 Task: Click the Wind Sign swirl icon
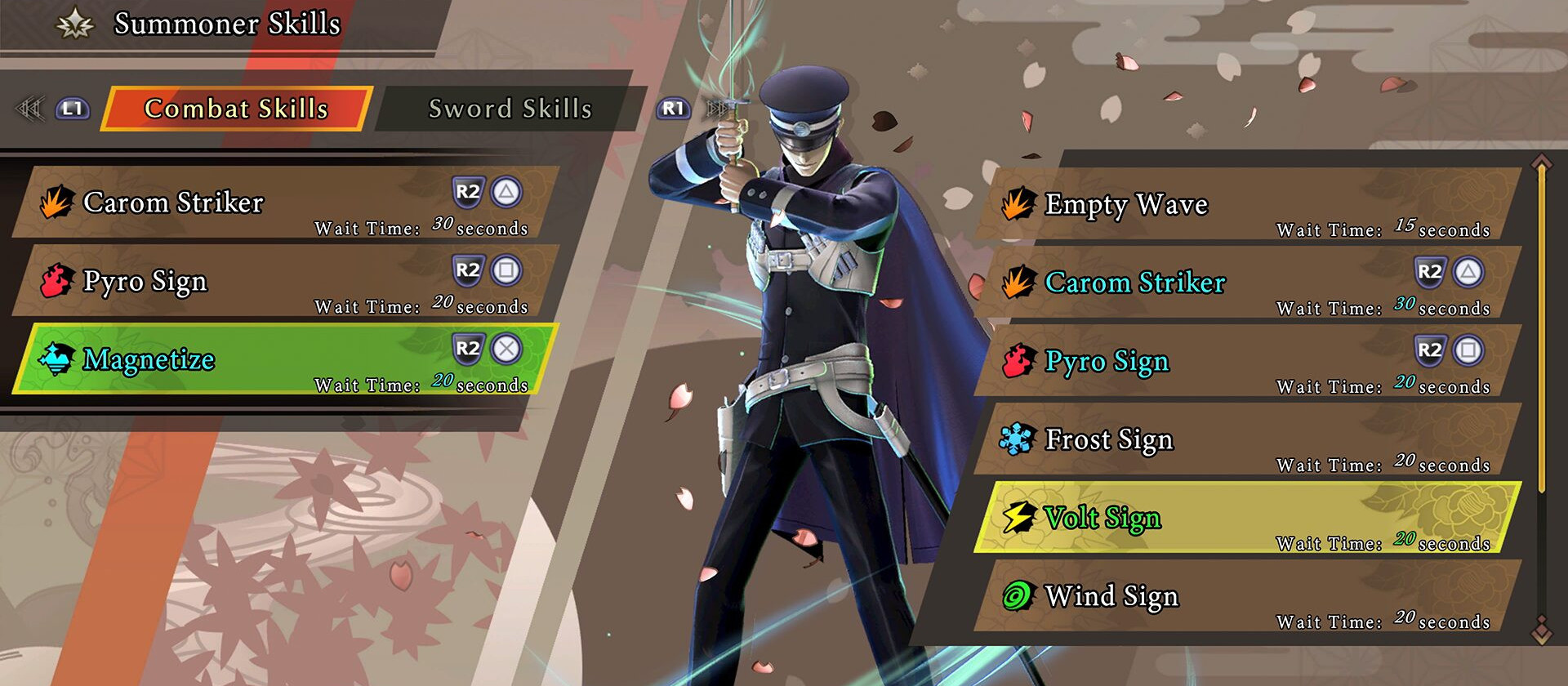(1018, 595)
